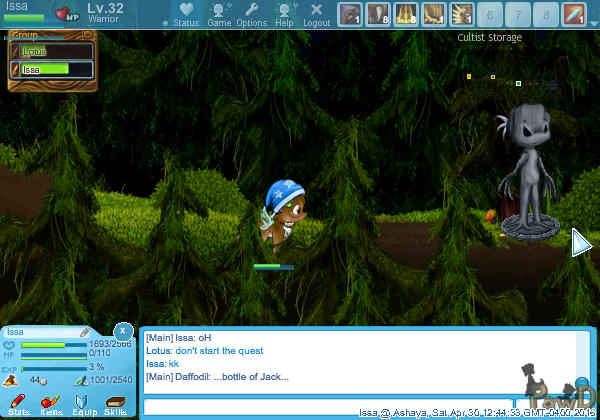Log out using the Logout button
The height and width of the screenshot is (420, 600).
pos(316,14)
